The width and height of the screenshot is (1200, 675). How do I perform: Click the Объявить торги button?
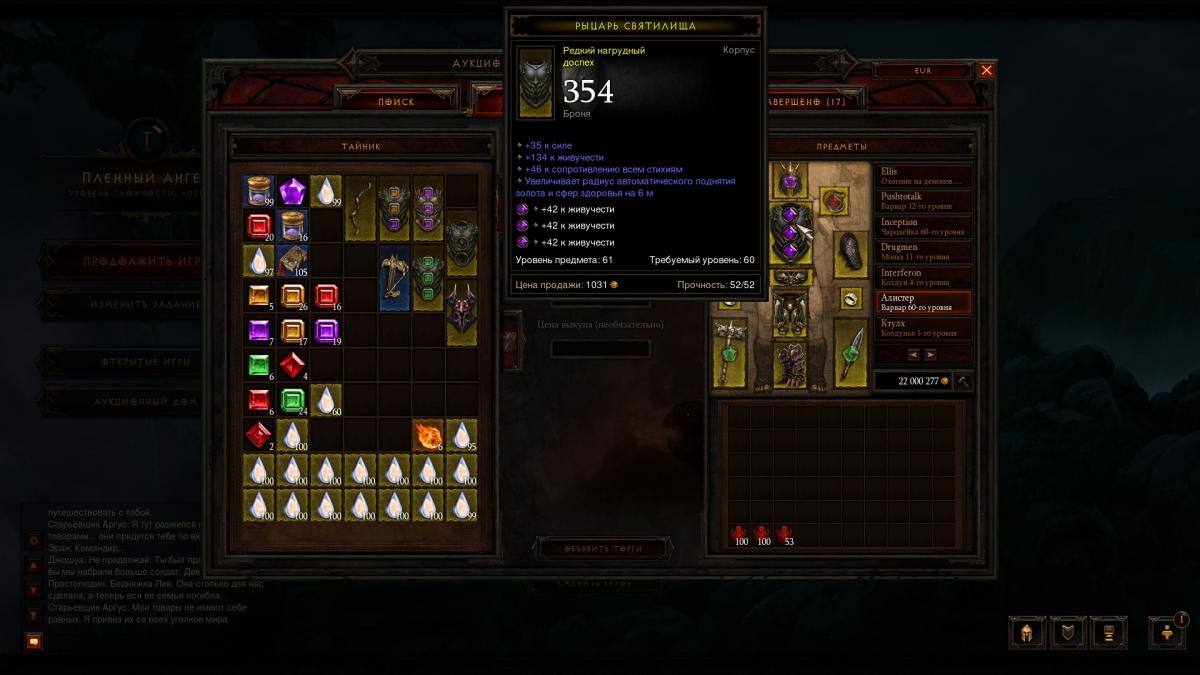604,548
